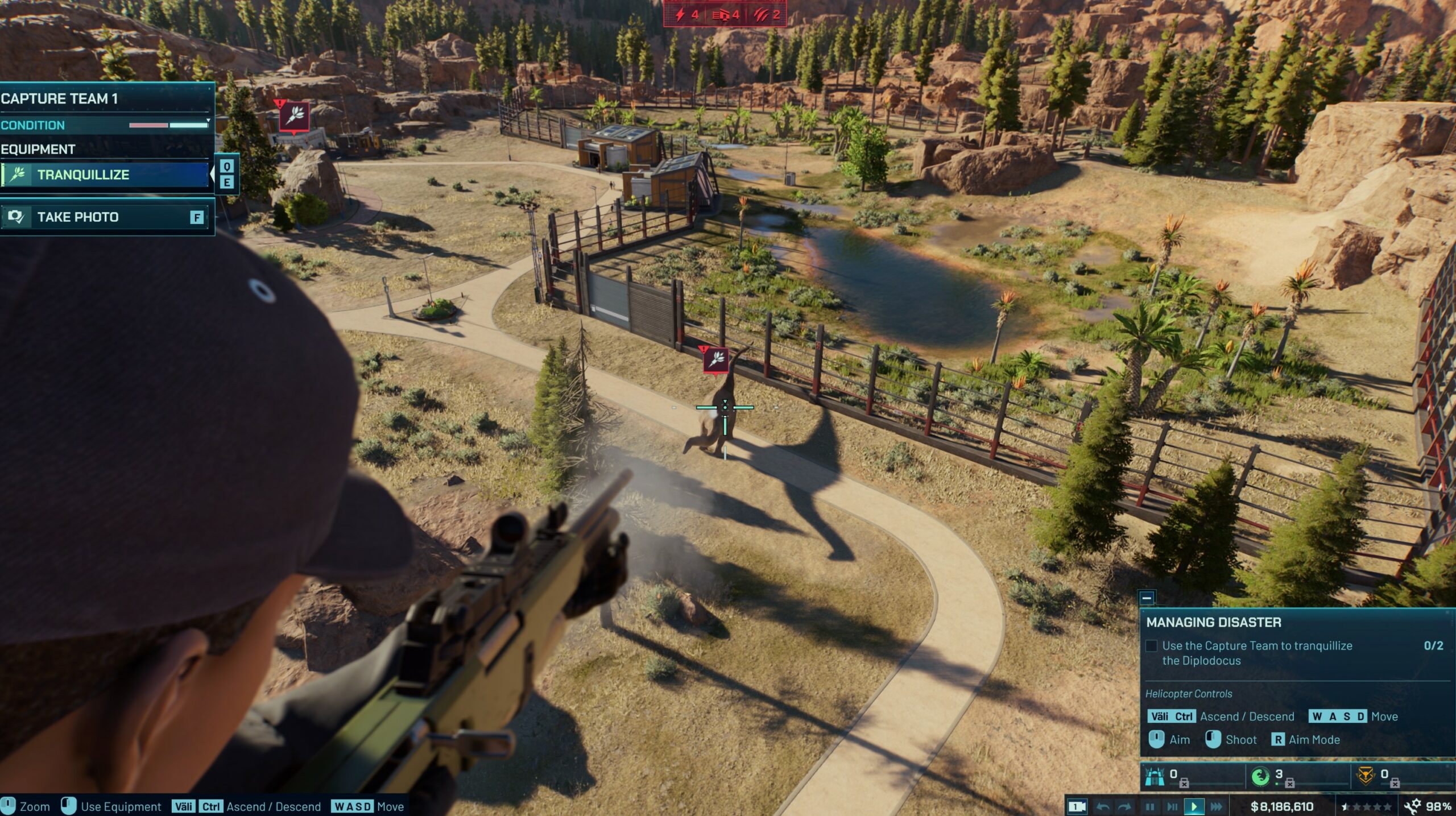1456x816 pixels.
Task: Select the blue gate faction icon
Action: pyautogui.click(x=1155, y=776)
